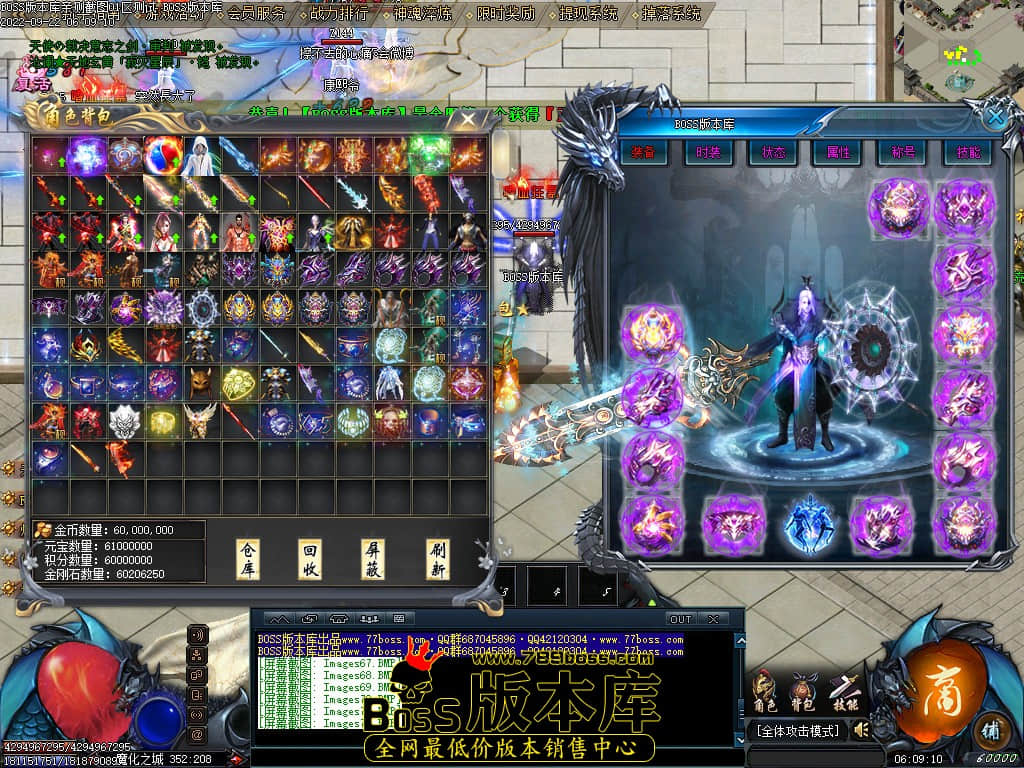
Task: Switch to the 状态 status tab
Action: click(x=773, y=153)
